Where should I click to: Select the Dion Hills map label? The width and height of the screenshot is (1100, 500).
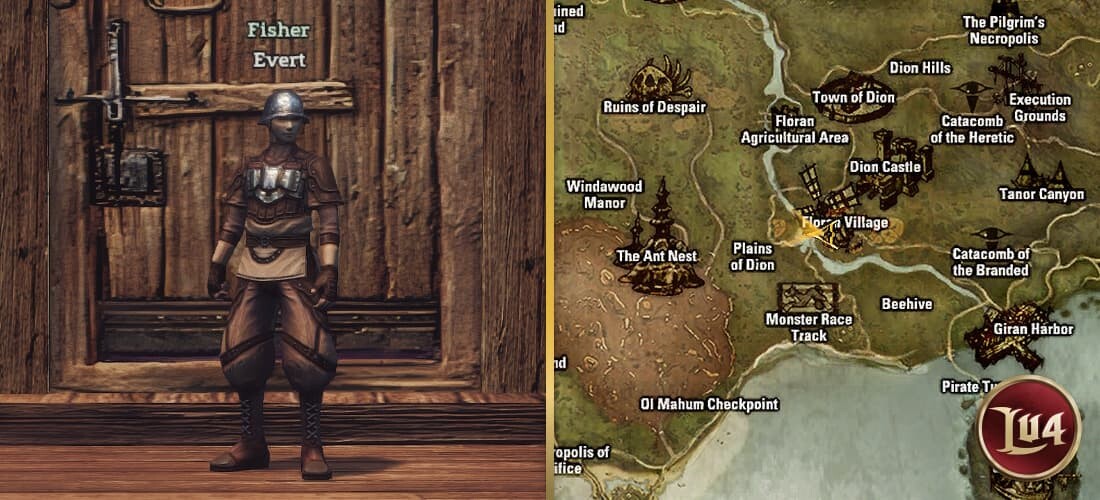[x=920, y=68]
